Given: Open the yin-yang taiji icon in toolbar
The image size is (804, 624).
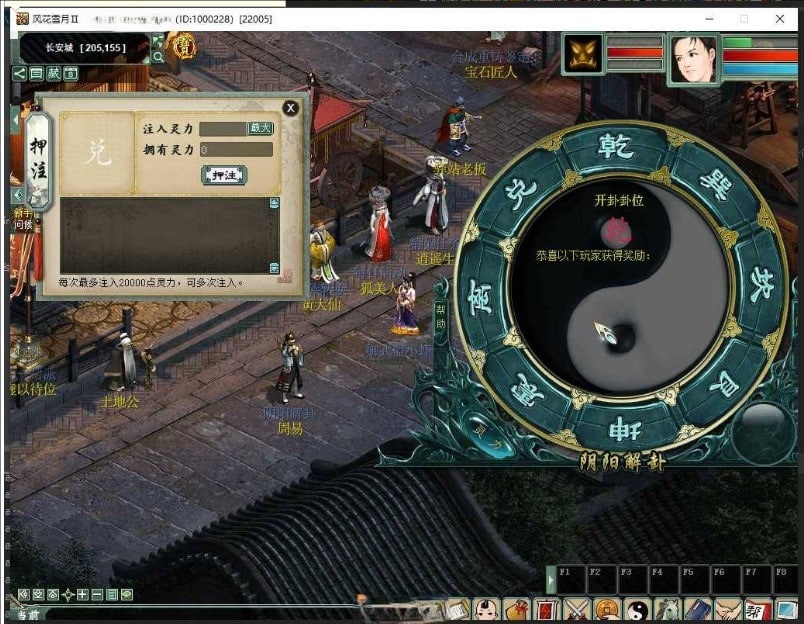Looking at the screenshot, I should click(637, 609).
